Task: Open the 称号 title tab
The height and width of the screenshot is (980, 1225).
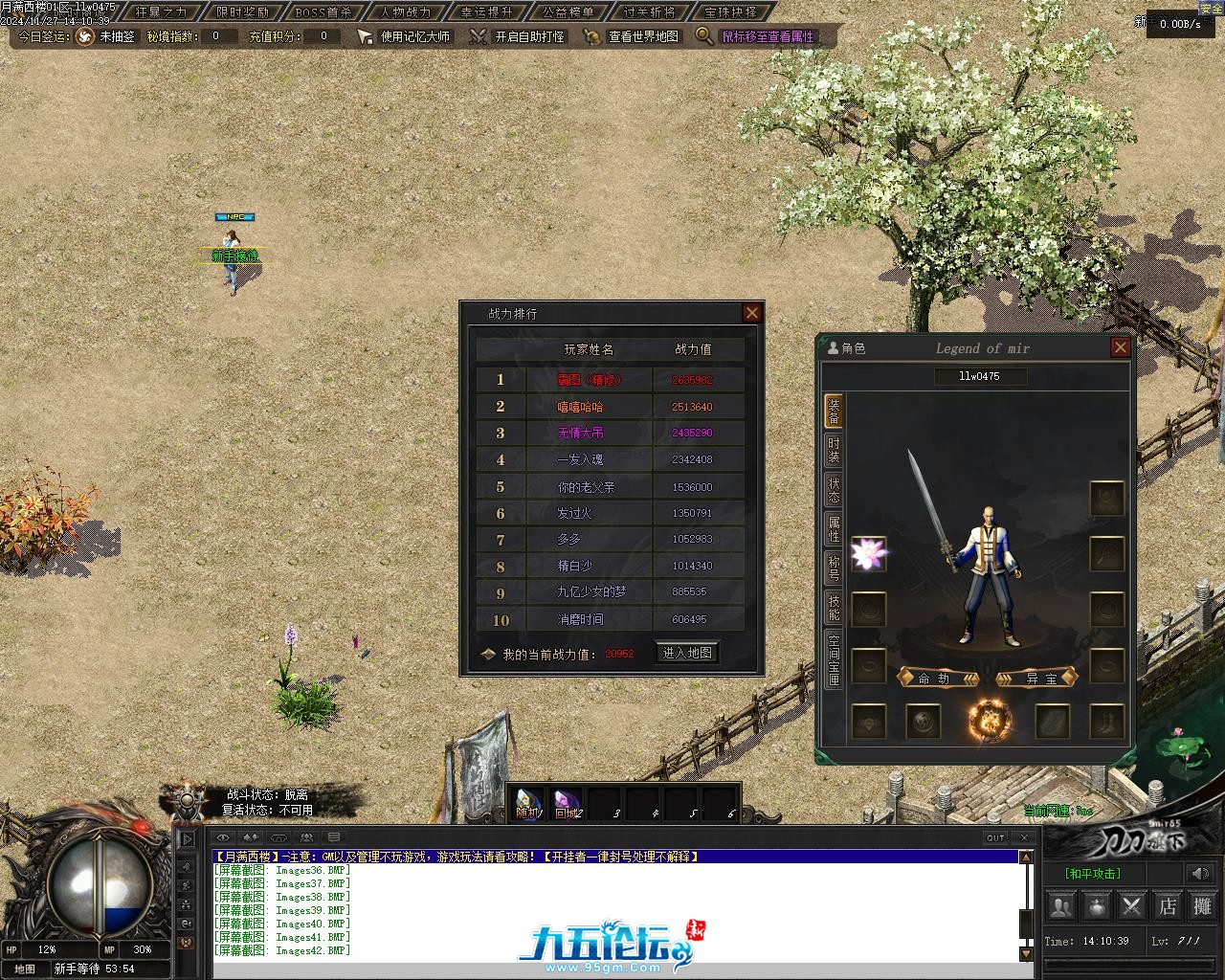Action: 834,568
